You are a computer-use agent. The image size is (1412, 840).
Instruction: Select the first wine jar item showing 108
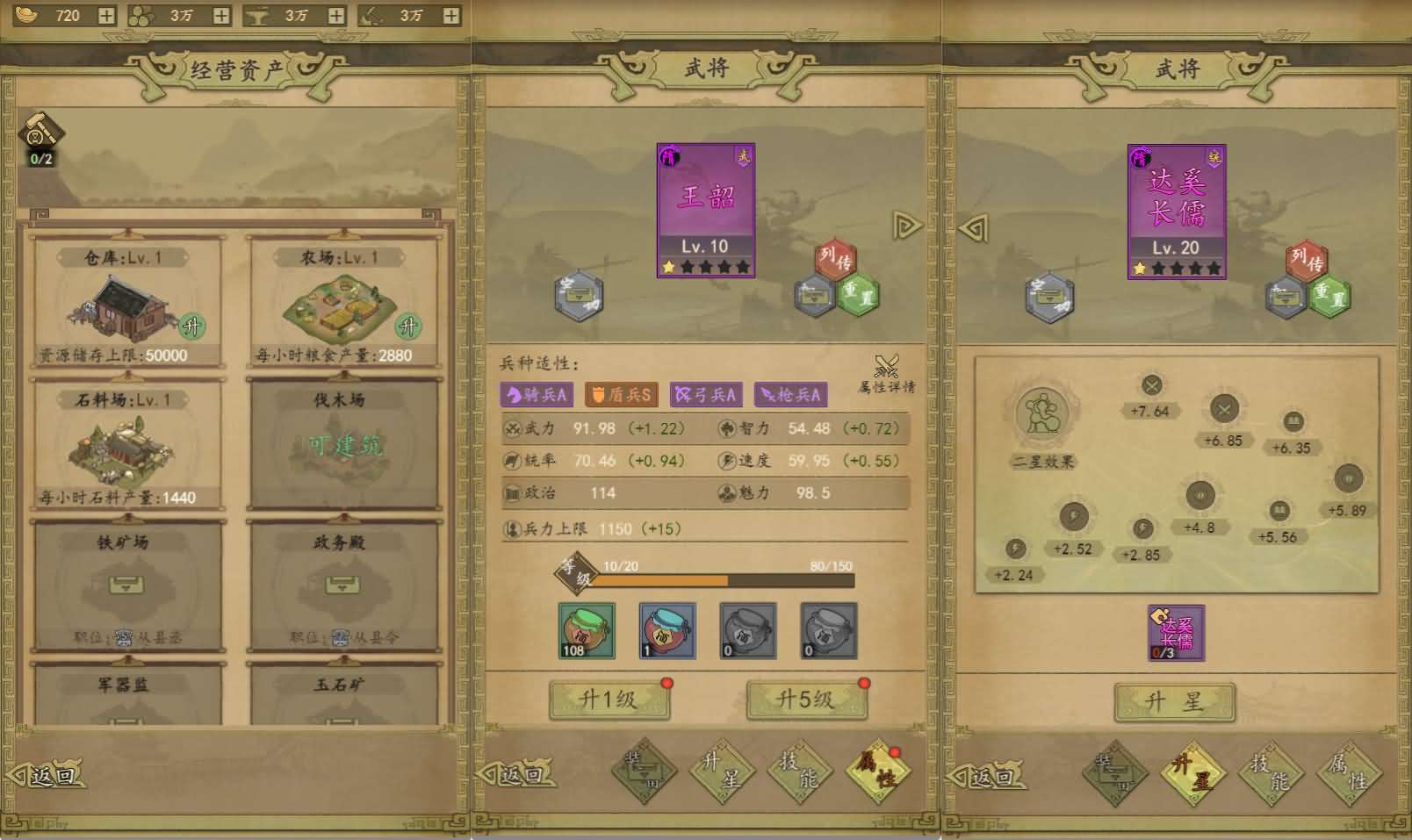(x=587, y=629)
